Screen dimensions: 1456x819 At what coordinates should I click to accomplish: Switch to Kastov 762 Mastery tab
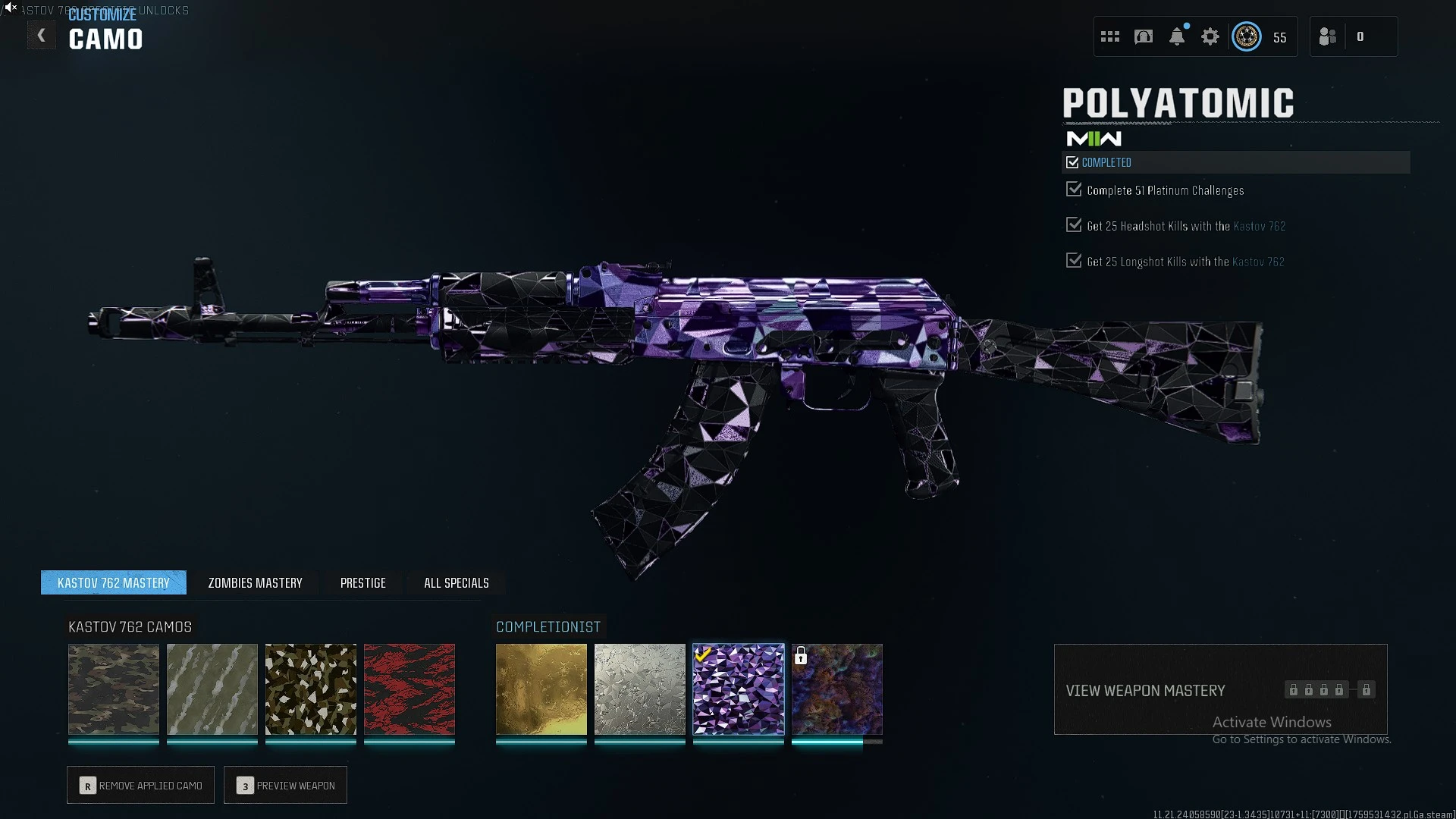point(114,582)
